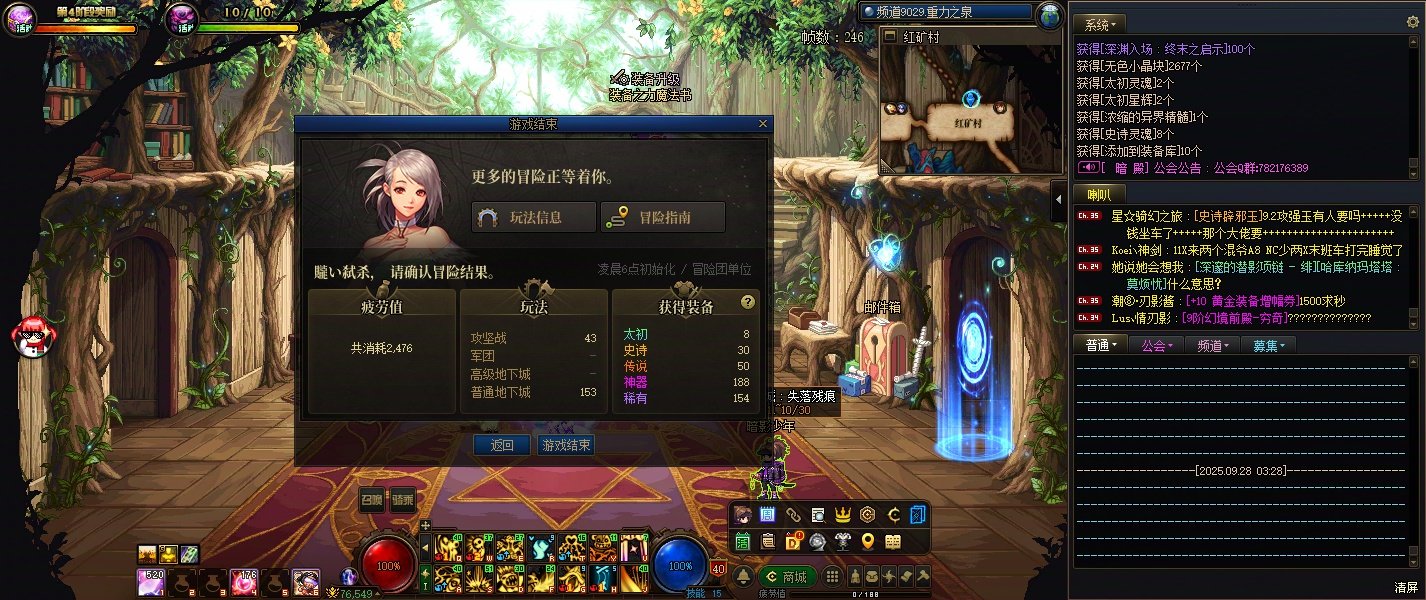
Task: Open the golden crown icon
Action: pos(843,515)
